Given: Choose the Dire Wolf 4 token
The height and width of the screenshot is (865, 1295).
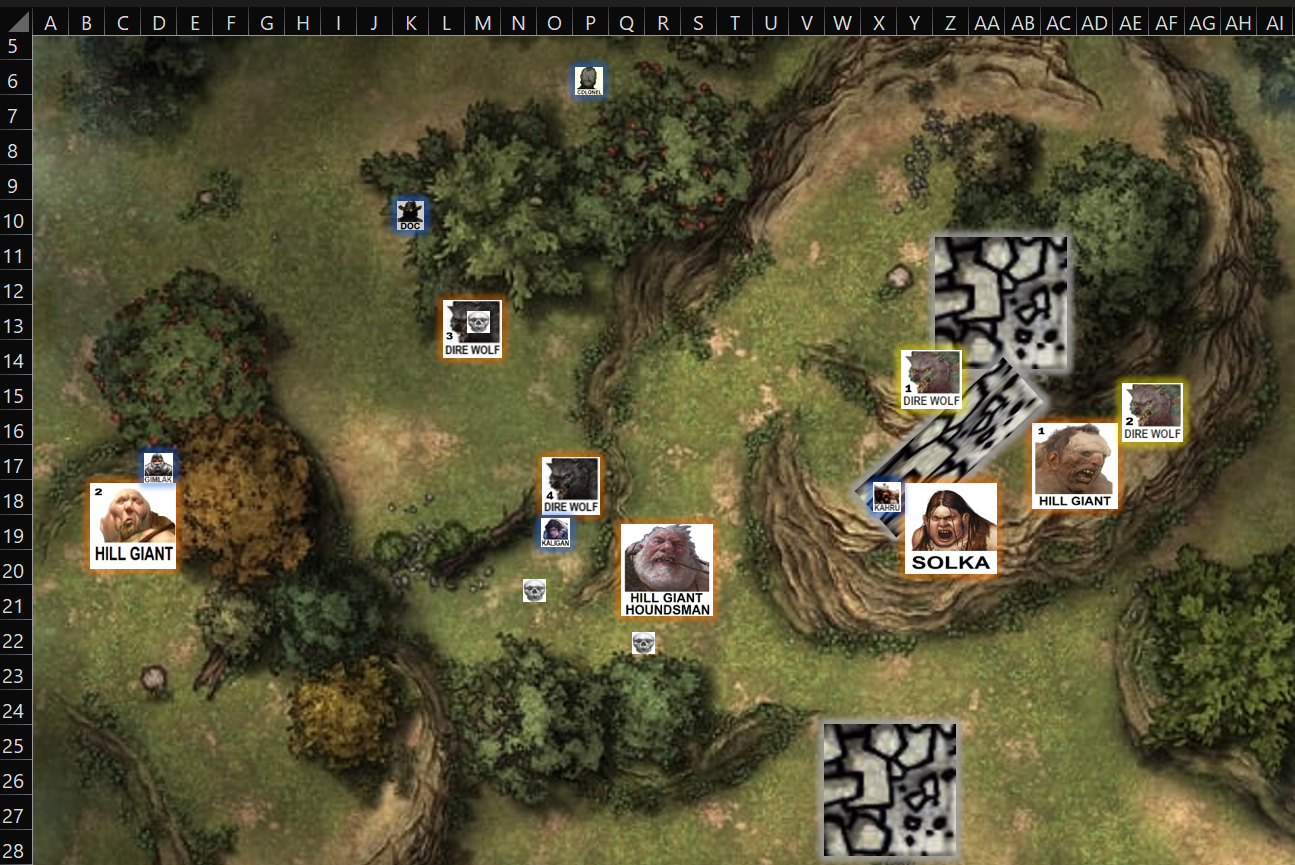Looking at the screenshot, I should click(570, 486).
